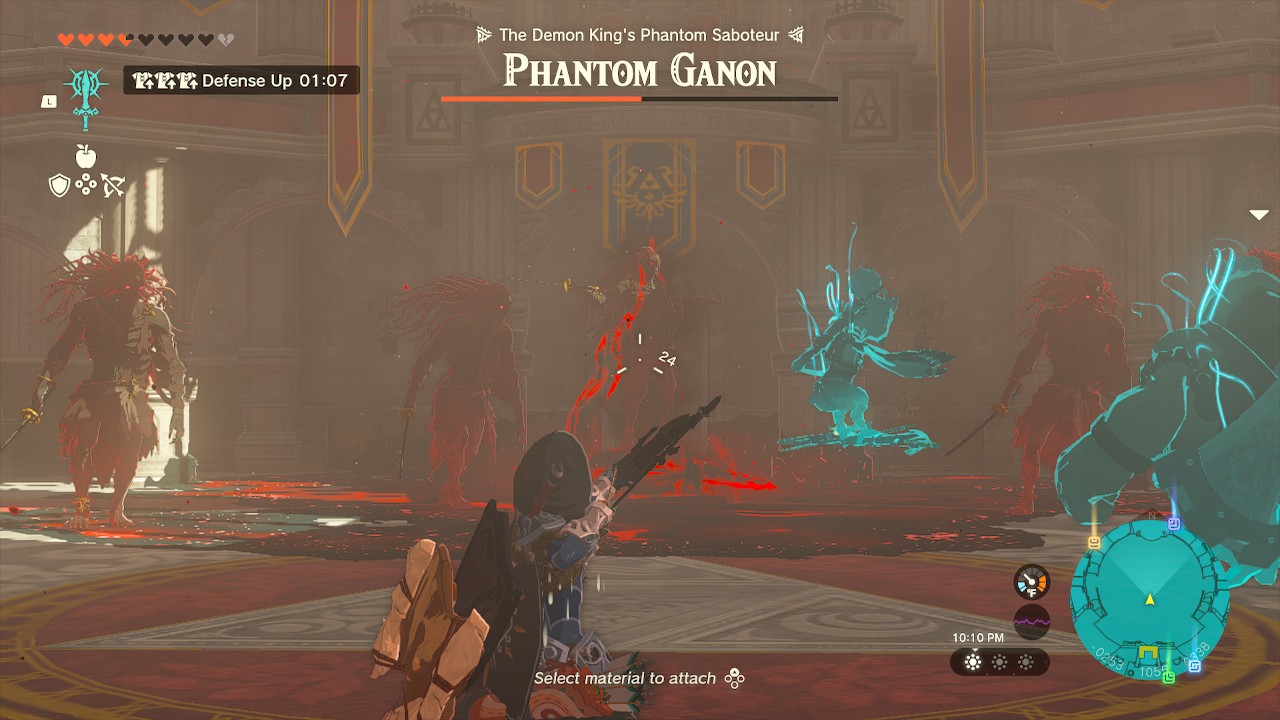
Task: Click the 10:10 PM time display
Action: click(978, 637)
